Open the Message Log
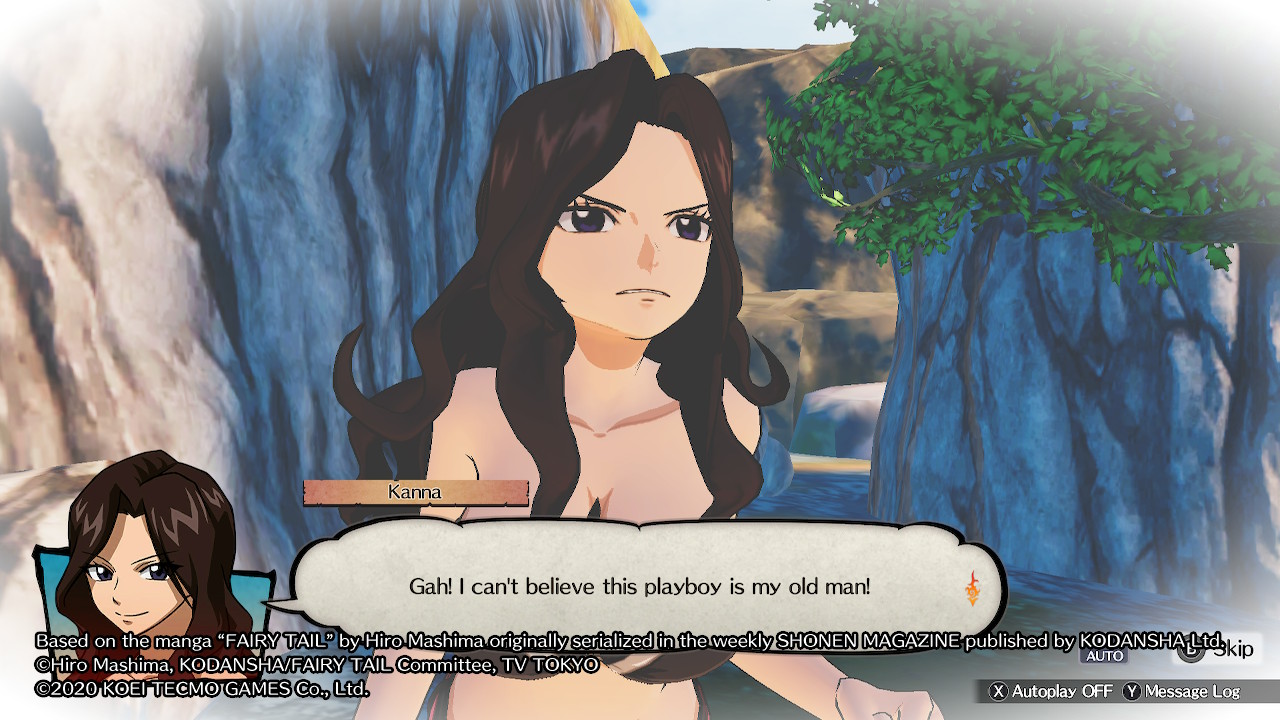This screenshot has width=1280, height=720. click(1182, 691)
